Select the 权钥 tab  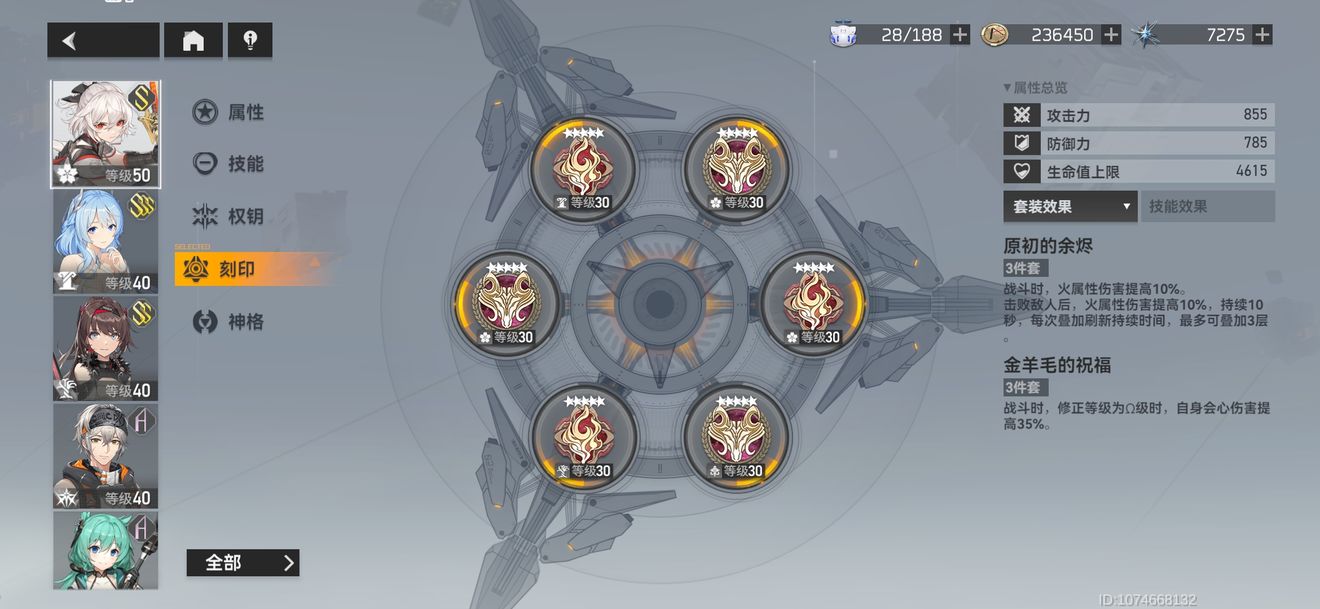click(x=230, y=216)
